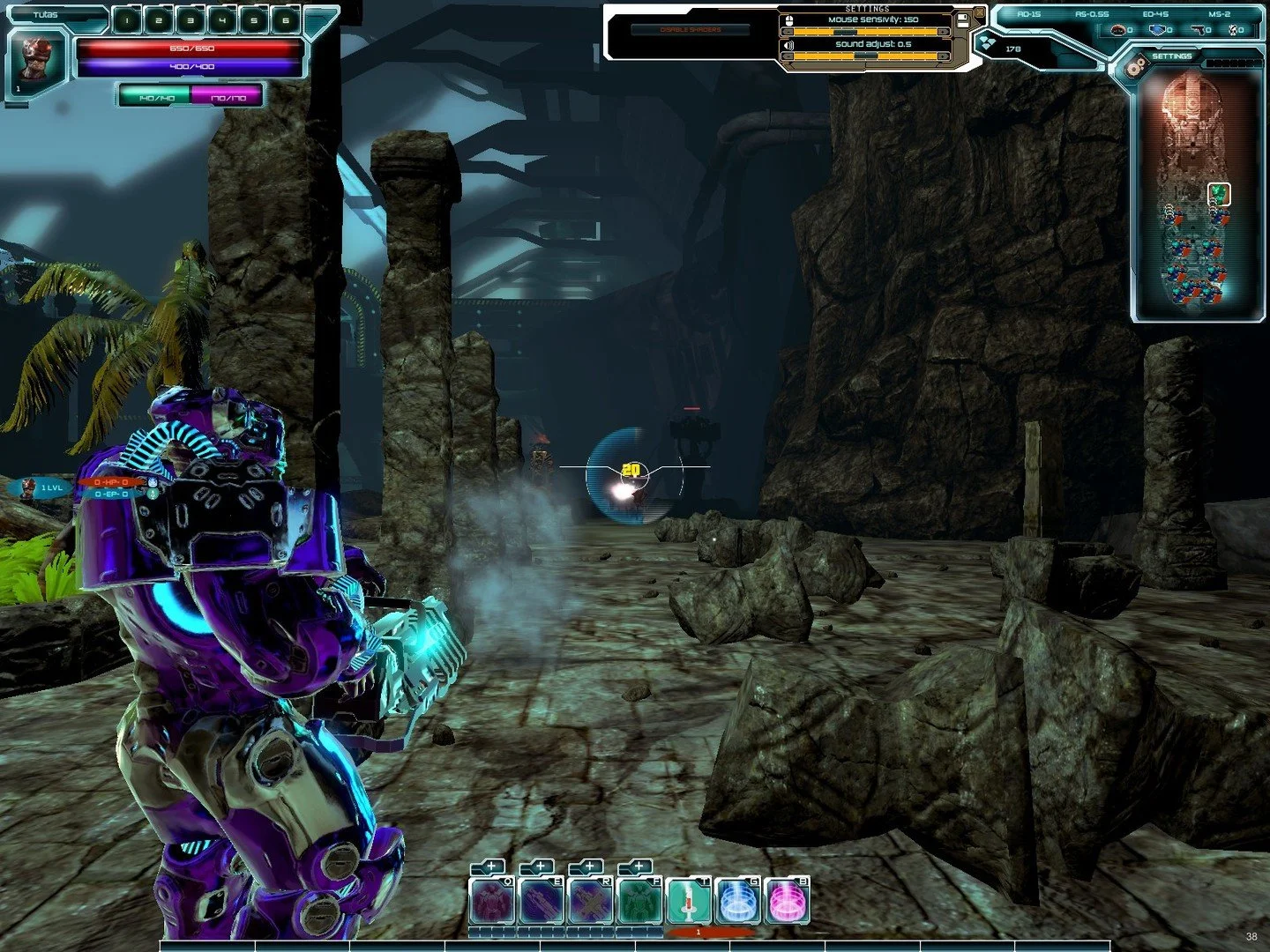Adjust the sound adjust slider
The width and height of the screenshot is (1270, 952).
(865, 56)
